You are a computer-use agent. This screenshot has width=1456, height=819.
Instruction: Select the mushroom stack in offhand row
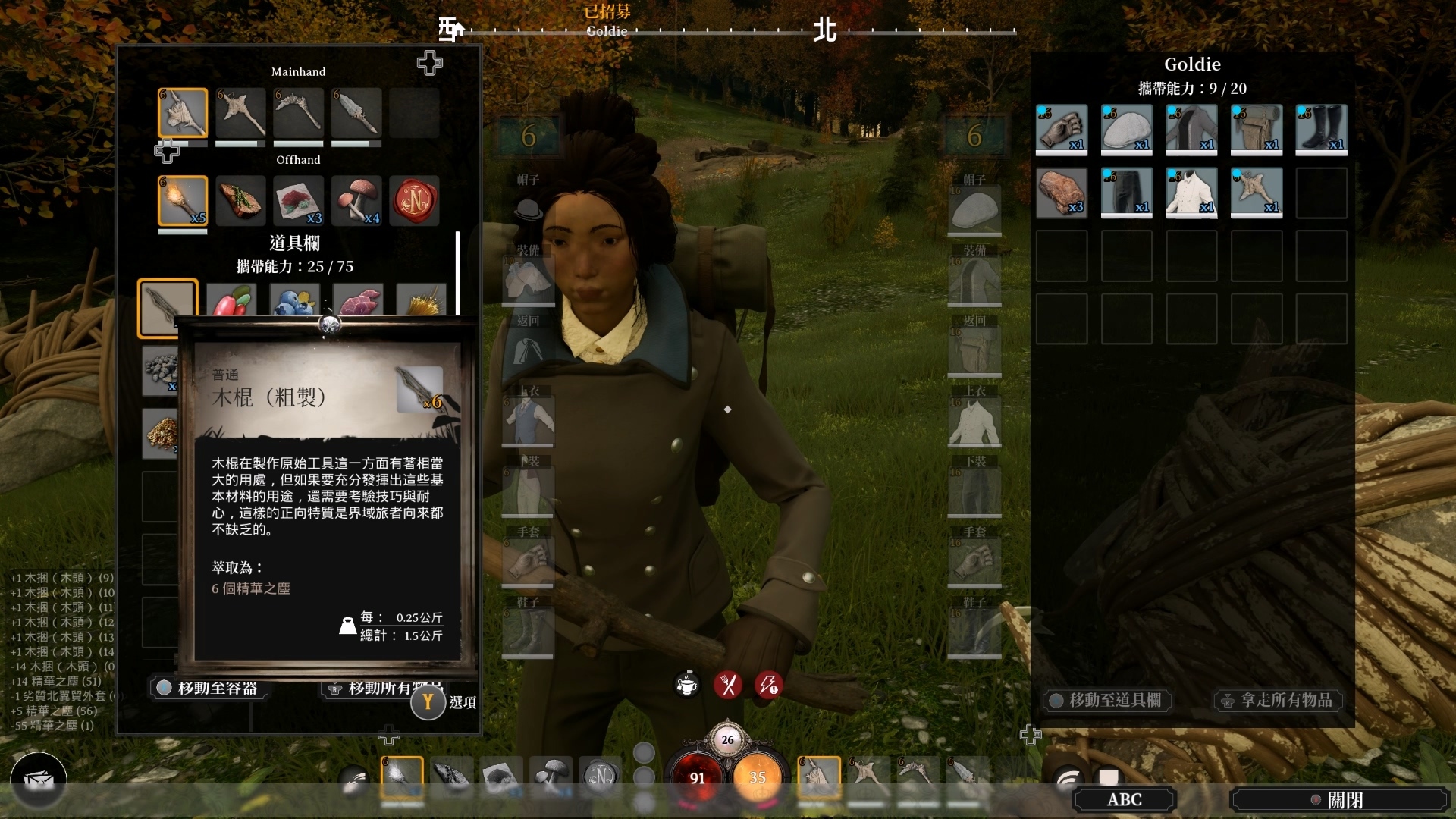356,201
